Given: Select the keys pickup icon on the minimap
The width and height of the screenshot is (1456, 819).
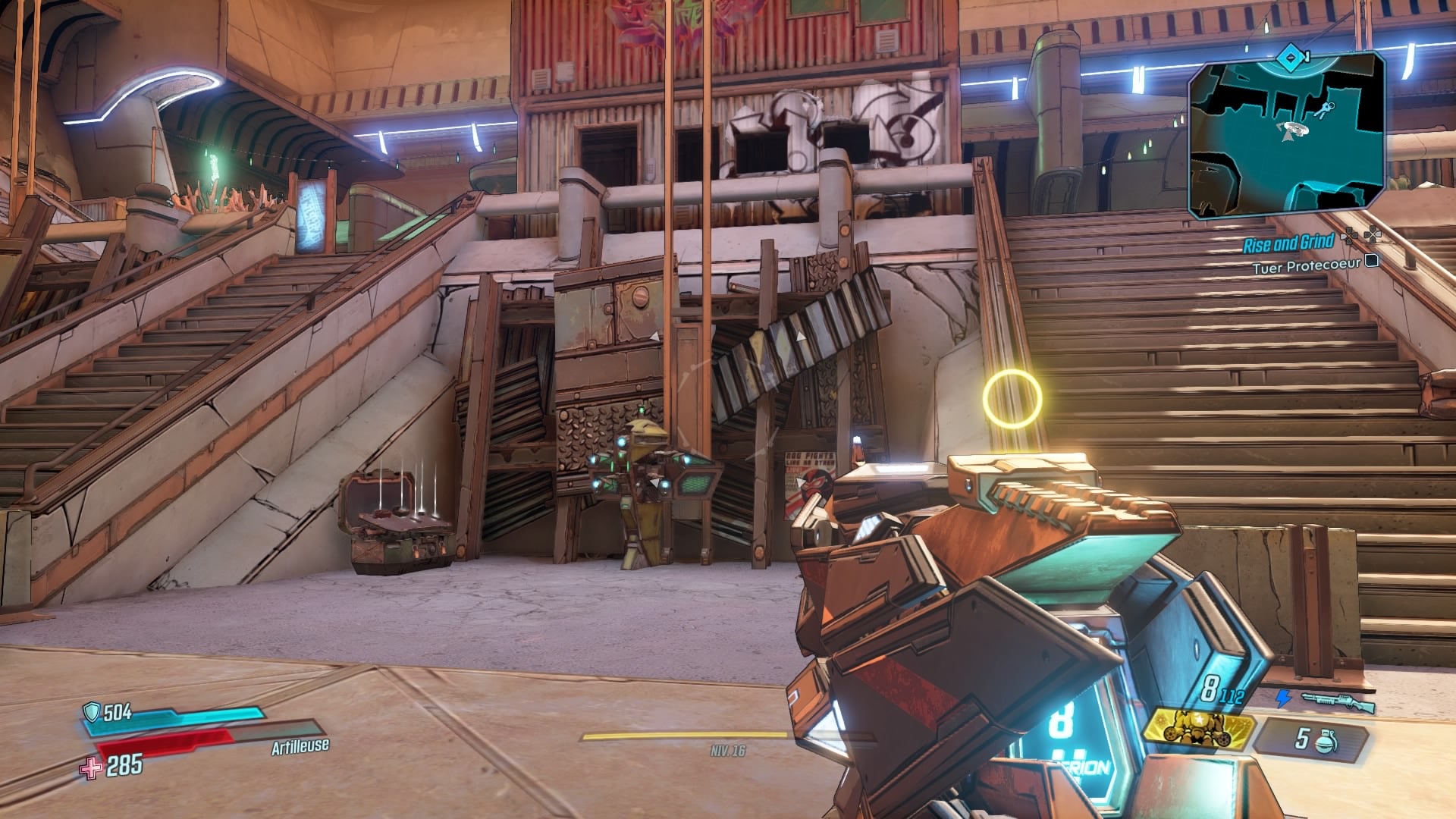Looking at the screenshot, I should 1323,108.
